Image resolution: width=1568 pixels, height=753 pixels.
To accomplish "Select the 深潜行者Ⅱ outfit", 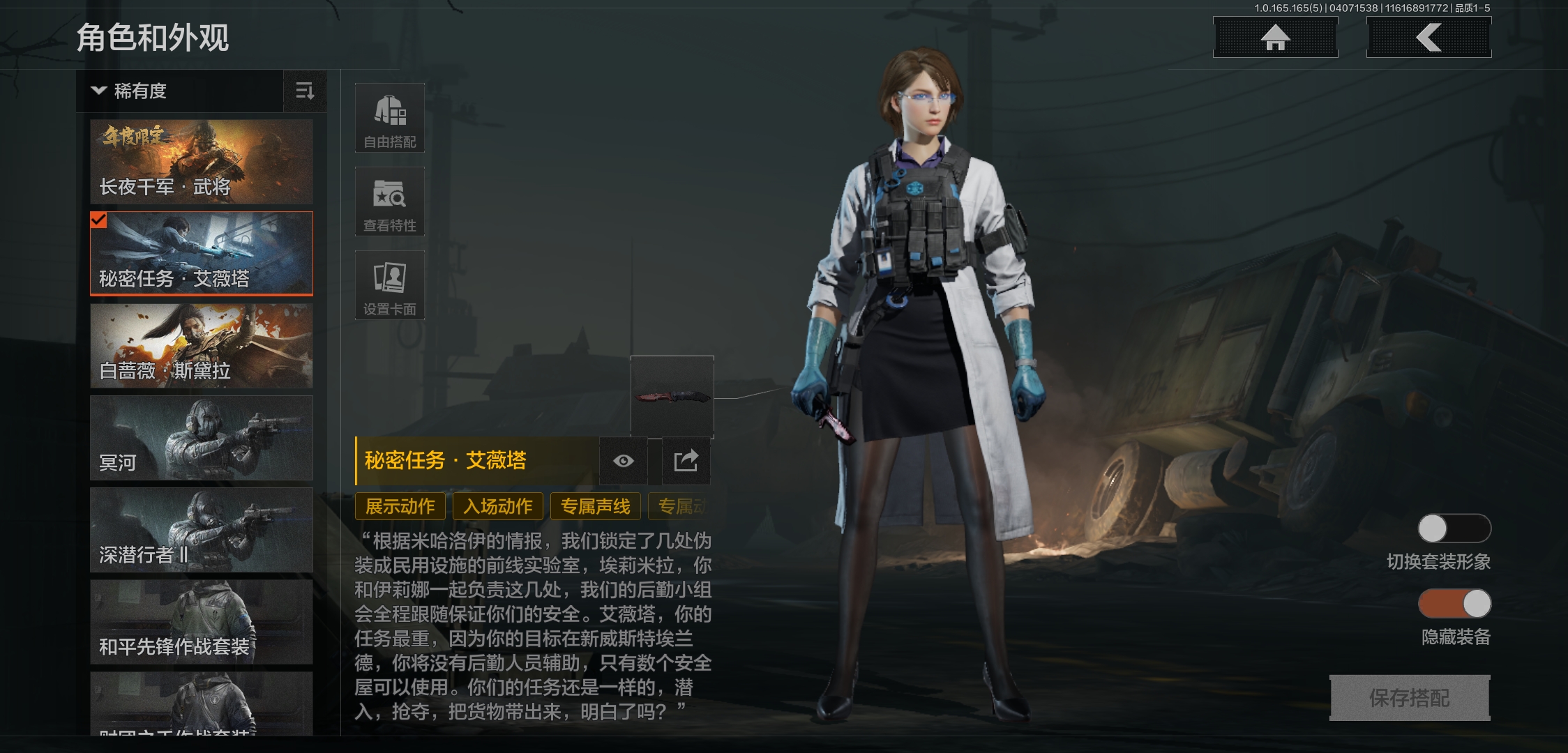I will pyautogui.click(x=201, y=531).
